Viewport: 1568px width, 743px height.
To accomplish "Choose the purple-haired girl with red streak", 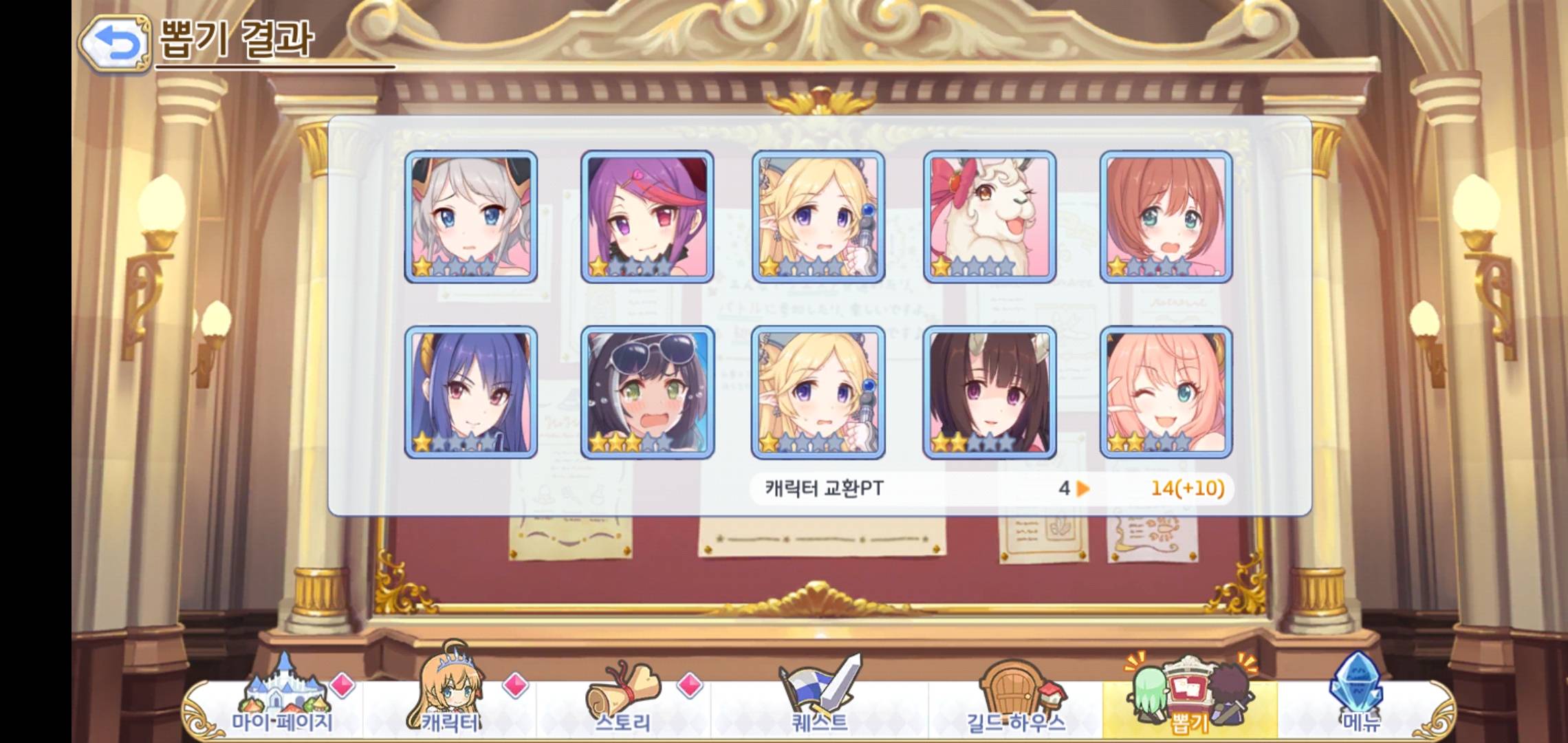I will pos(647,217).
